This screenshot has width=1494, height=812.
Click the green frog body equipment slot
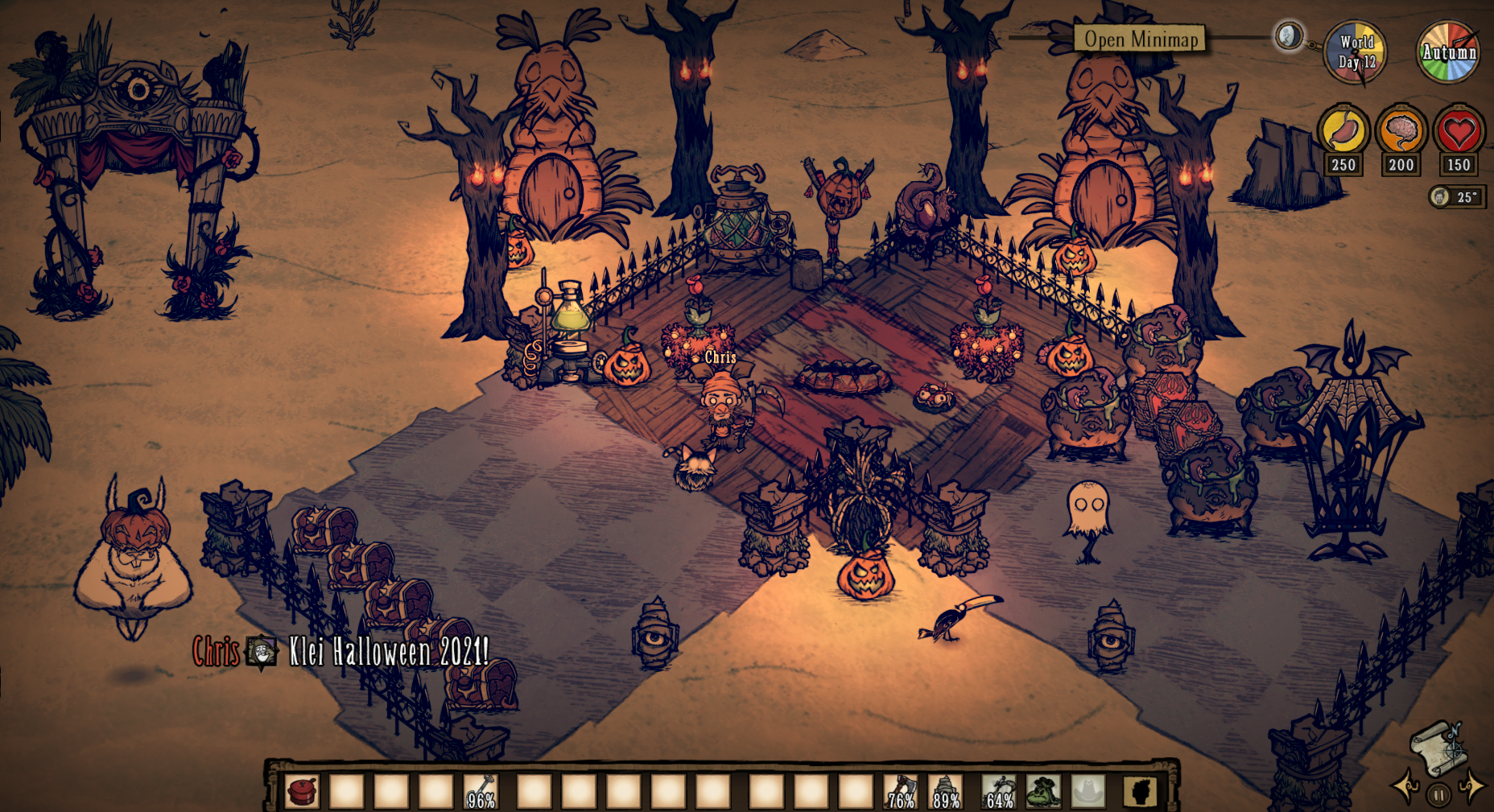pos(1043,791)
